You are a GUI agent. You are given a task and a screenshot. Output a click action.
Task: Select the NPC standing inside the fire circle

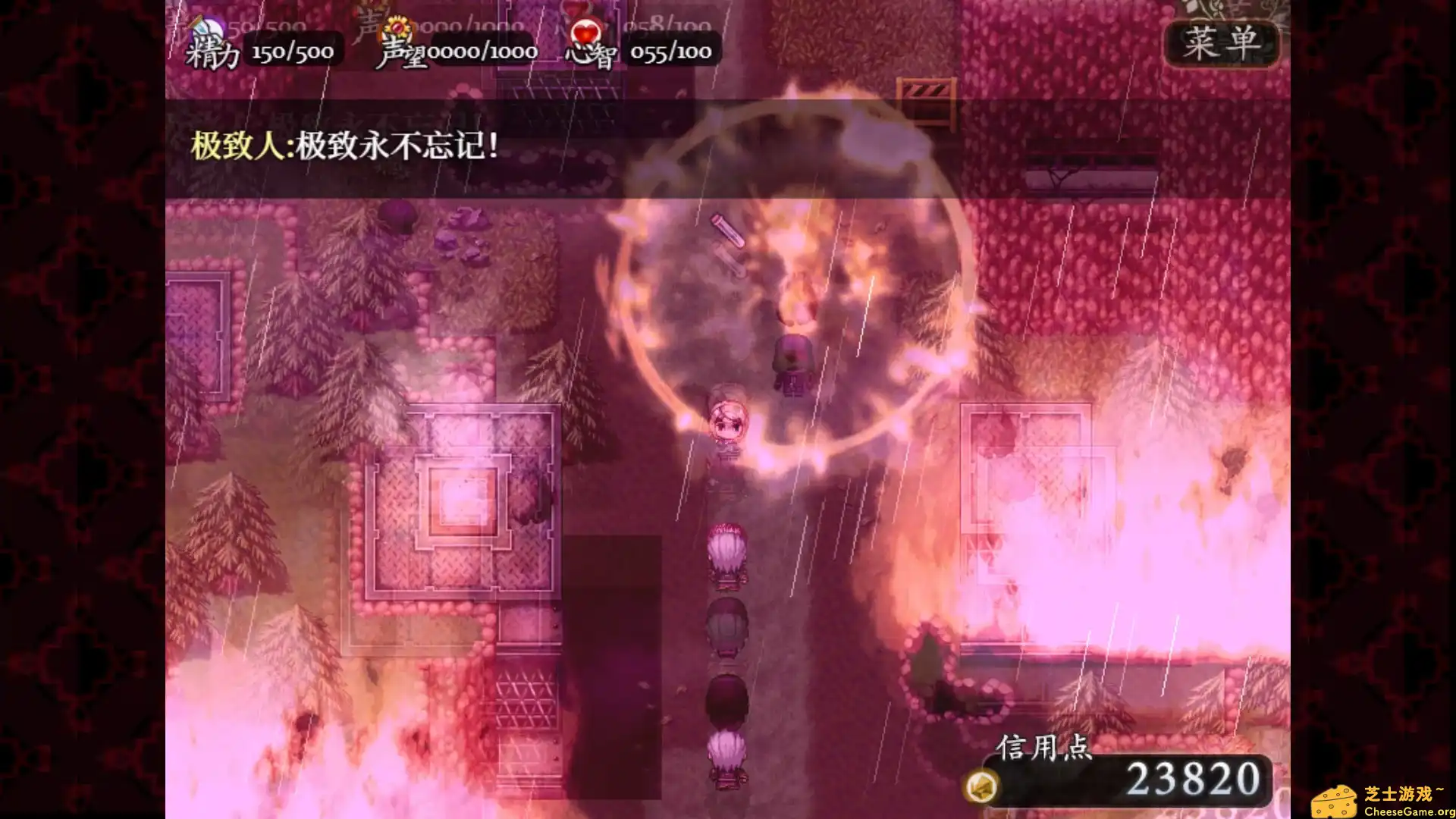point(792,364)
